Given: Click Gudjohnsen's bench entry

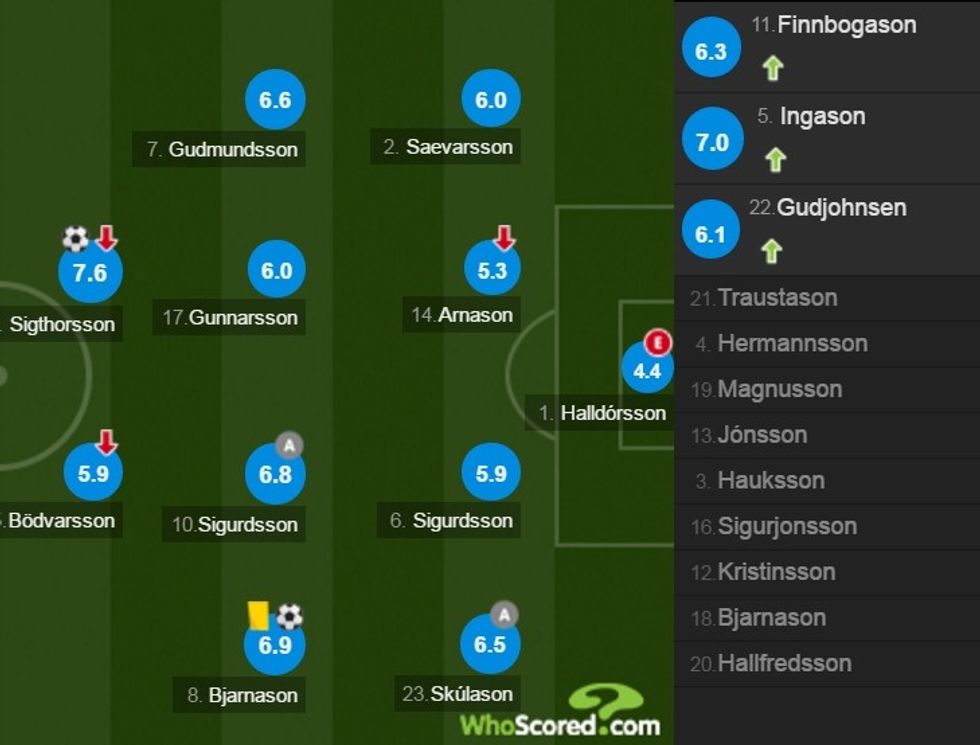Looking at the screenshot, I should (x=827, y=208).
